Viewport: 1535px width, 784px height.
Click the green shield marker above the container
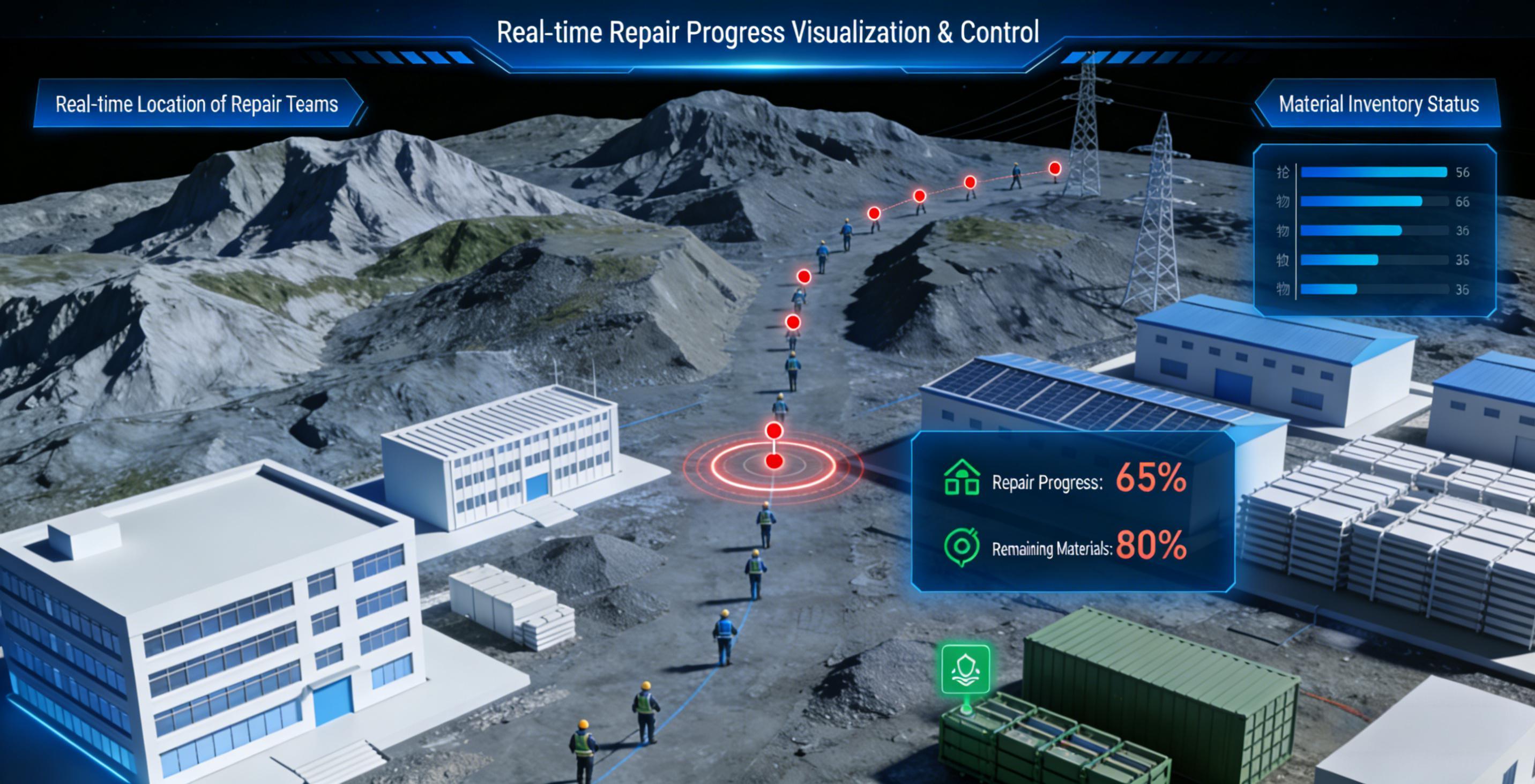tap(965, 670)
